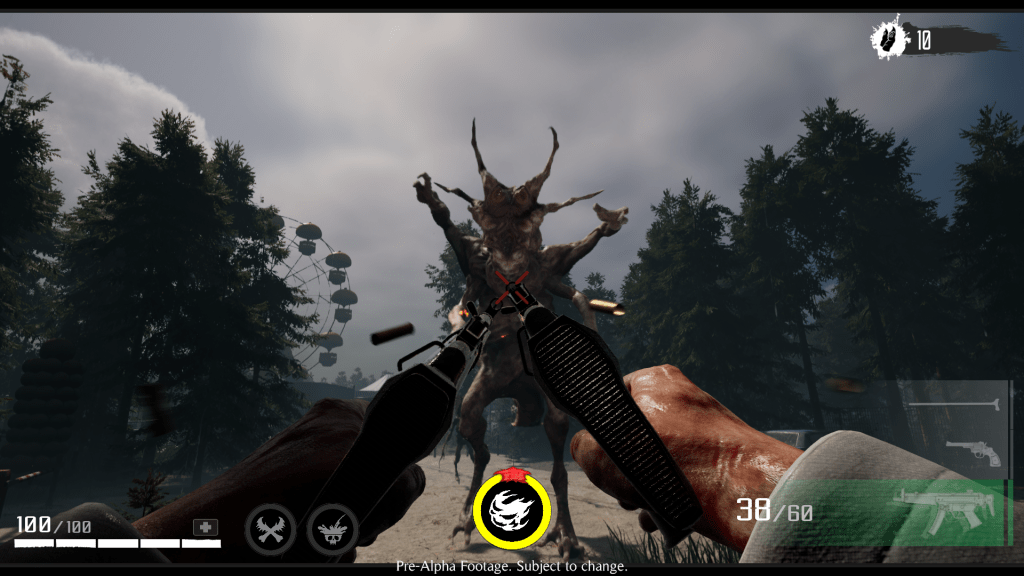Trigger the crossed axes ability icon
1024x576 pixels.
click(x=270, y=527)
